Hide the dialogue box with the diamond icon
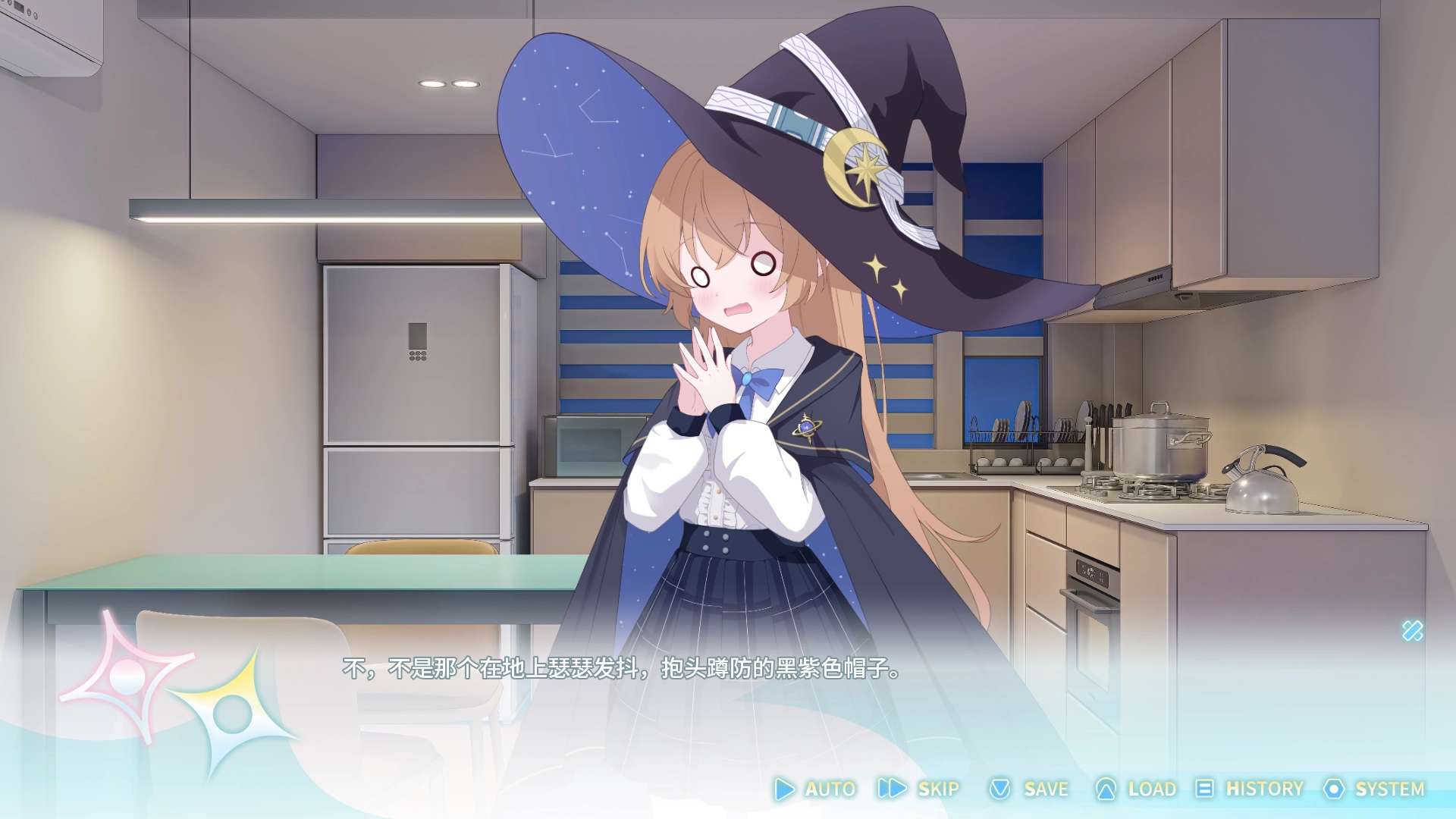This screenshot has width=1456, height=819. [x=1412, y=631]
